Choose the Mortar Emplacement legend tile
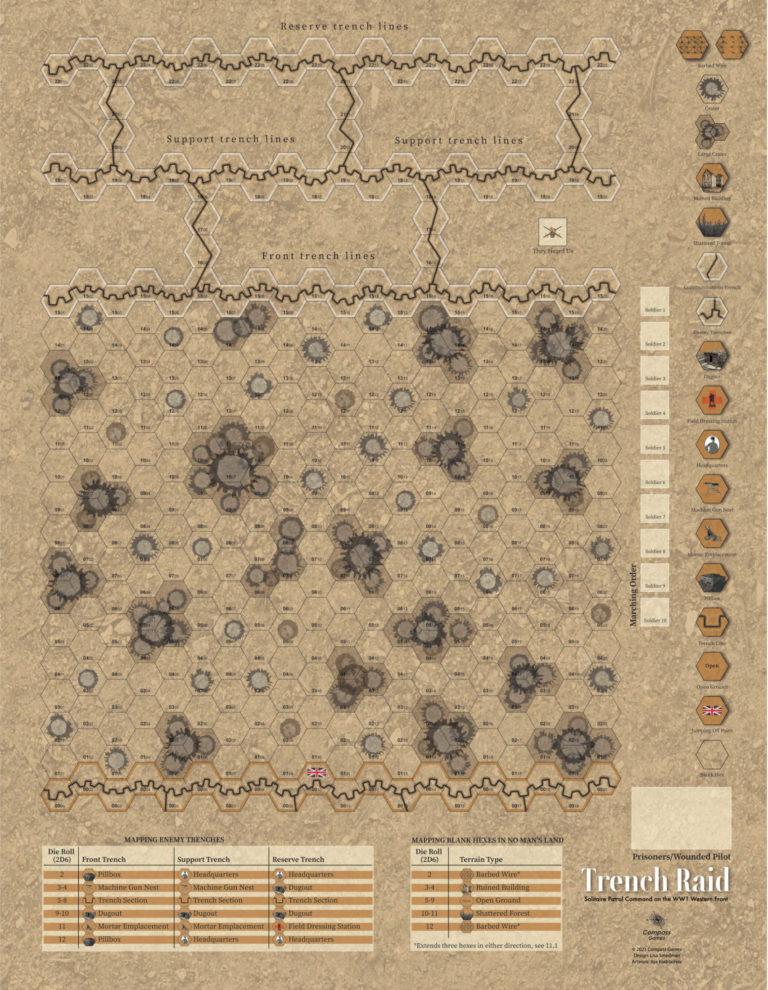 coord(713,532)
